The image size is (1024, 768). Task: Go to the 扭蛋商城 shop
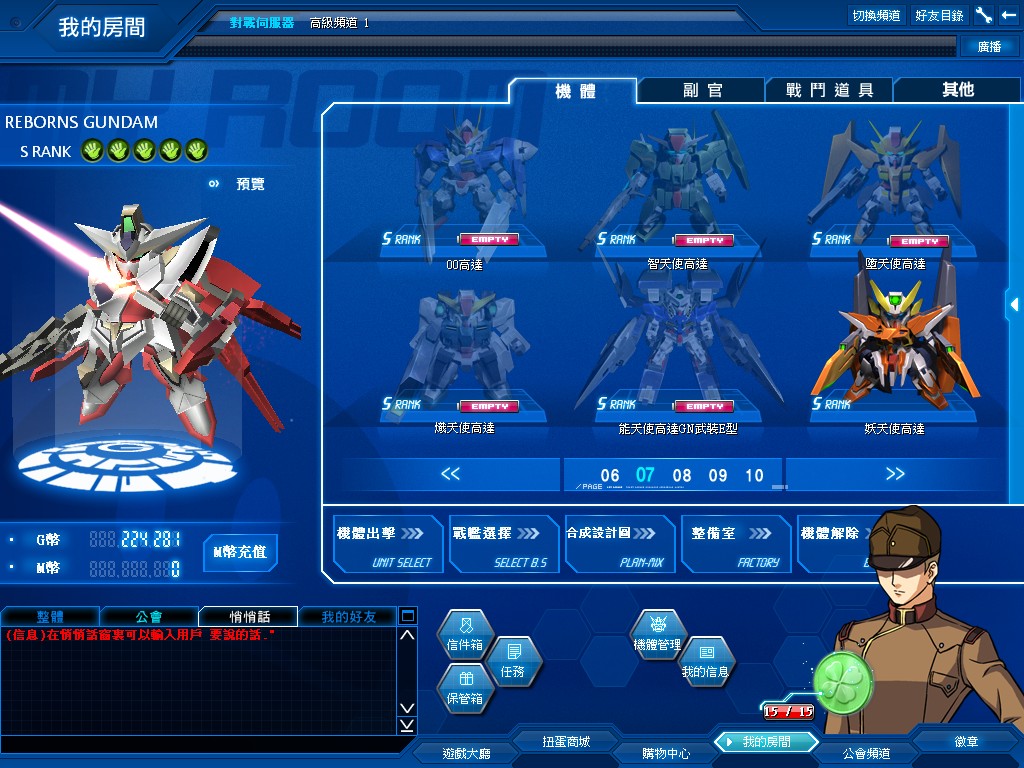pos(566,742)
